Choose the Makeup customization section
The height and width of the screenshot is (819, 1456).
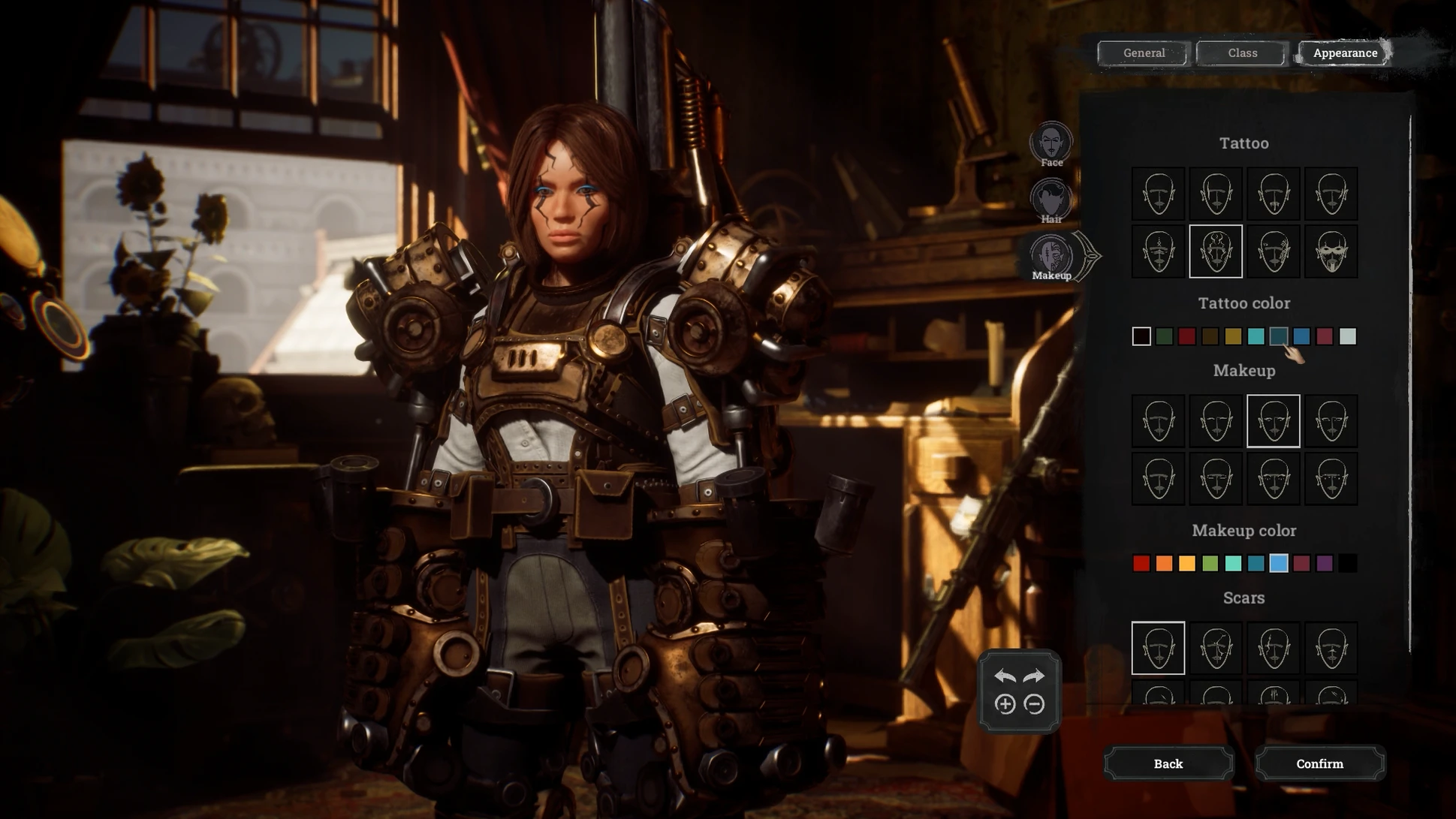1051,256
